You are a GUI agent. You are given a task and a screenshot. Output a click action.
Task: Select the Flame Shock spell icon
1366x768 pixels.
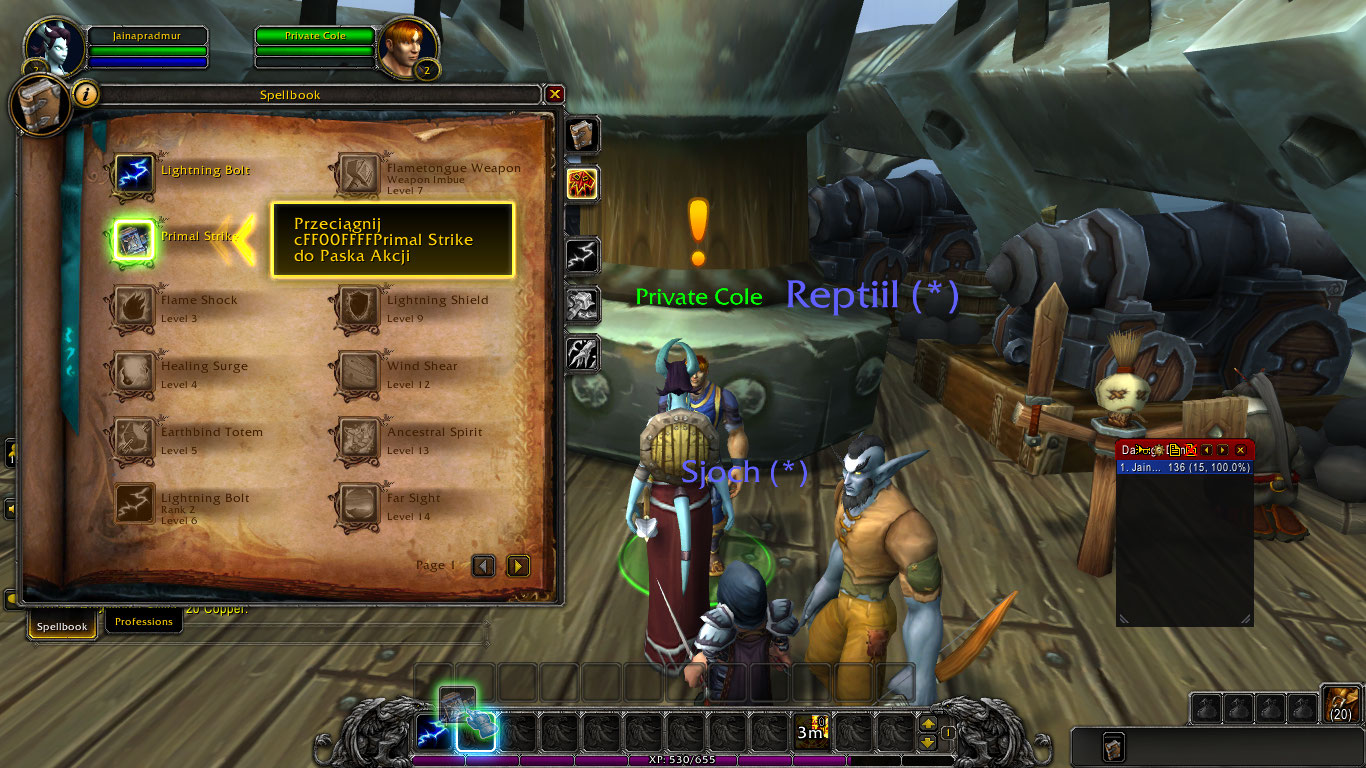pyautogui.click(x=134, y=305)
